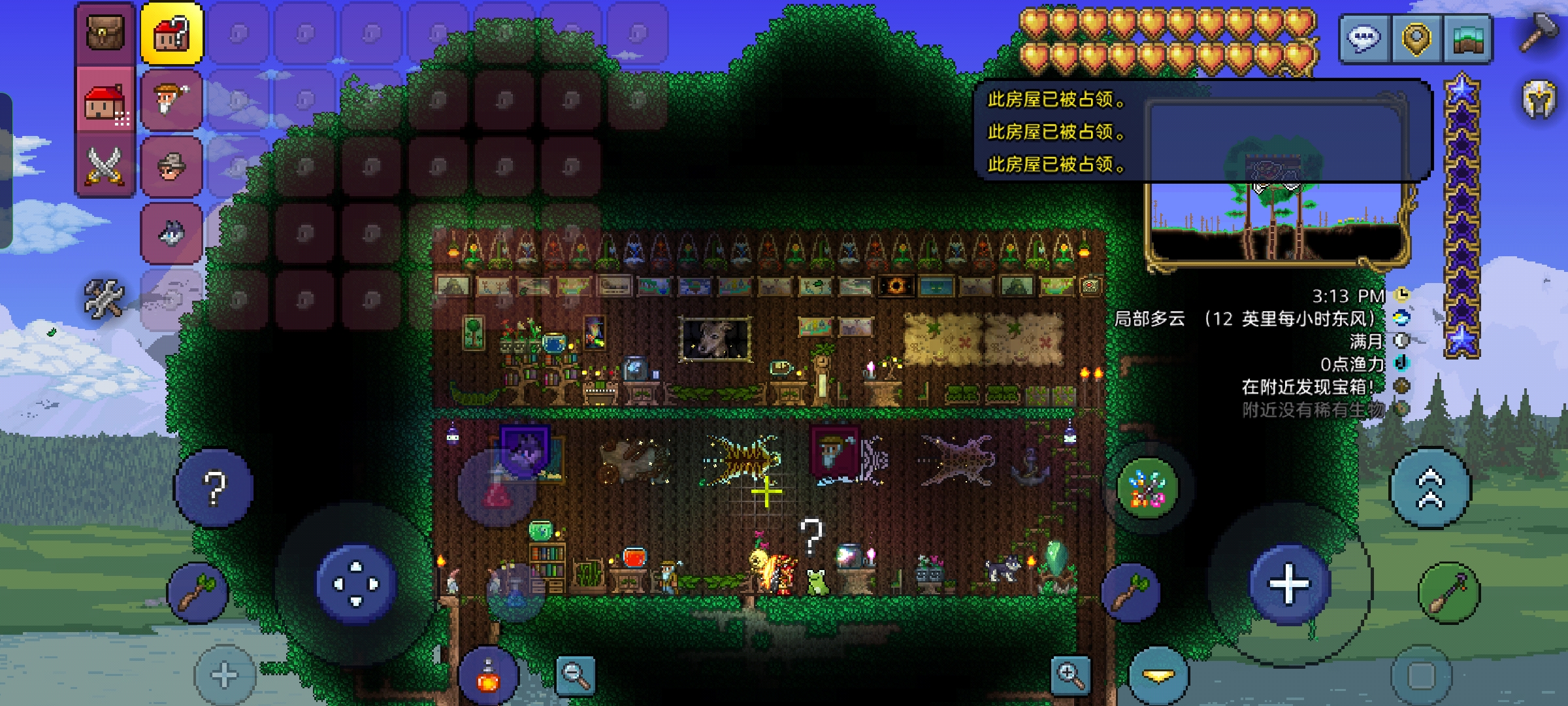Use the quick heal potion button
Image resolution: width=1568 pixels, height=706 pixels.
(x=488, y=676)
